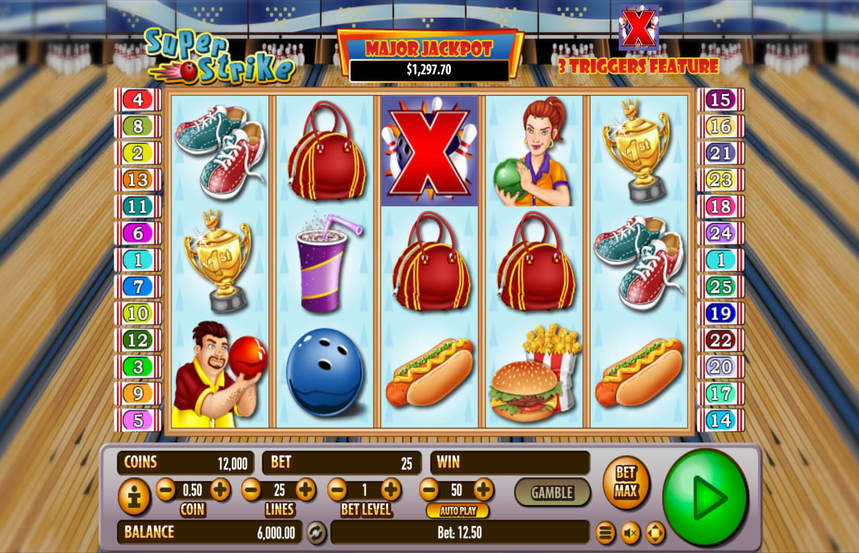
Task: Spin the reels with the green play button
Action: pyautogui.click(x=705, y=497)
